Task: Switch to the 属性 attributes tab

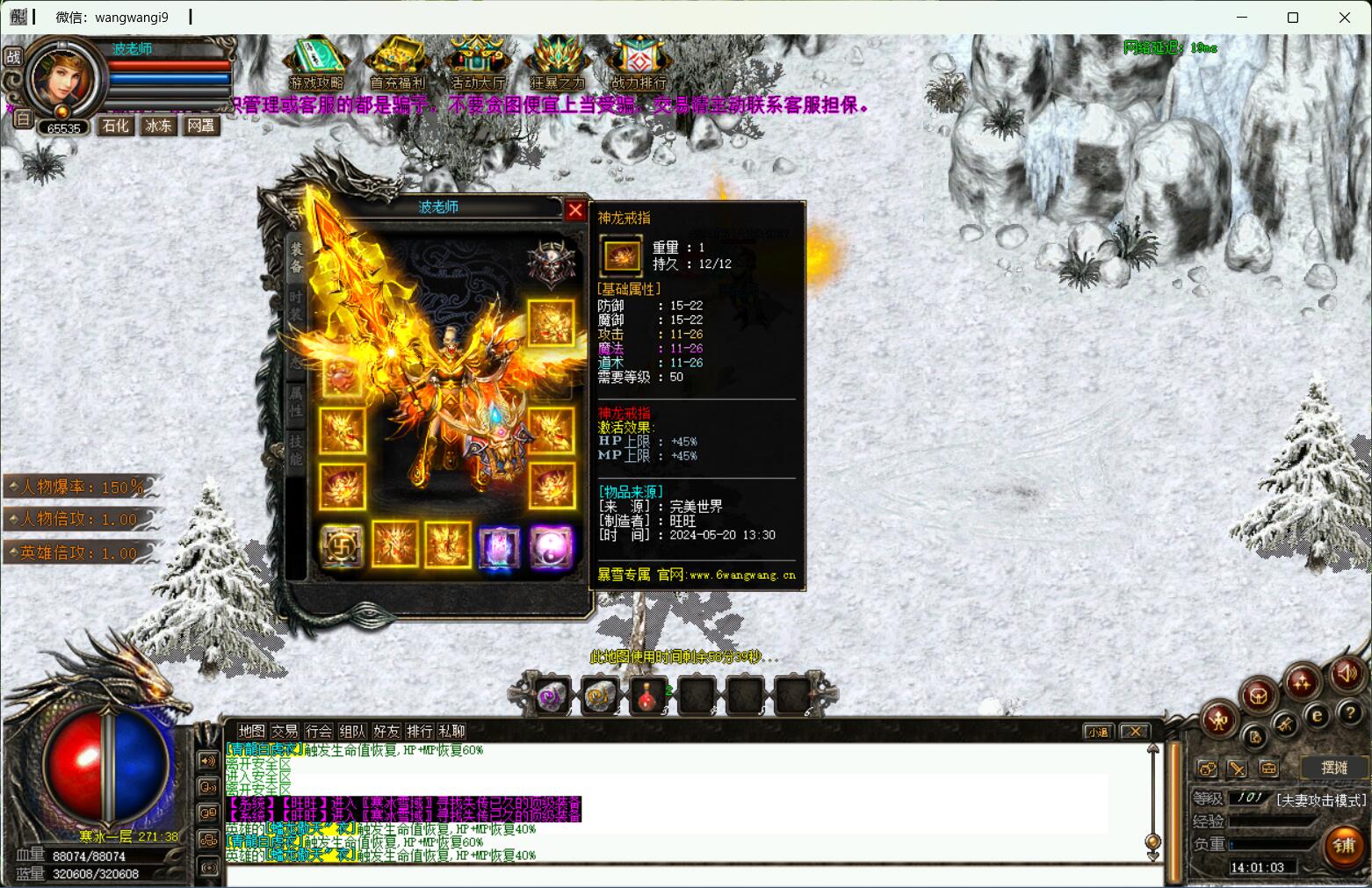Action: pos(296,401)
